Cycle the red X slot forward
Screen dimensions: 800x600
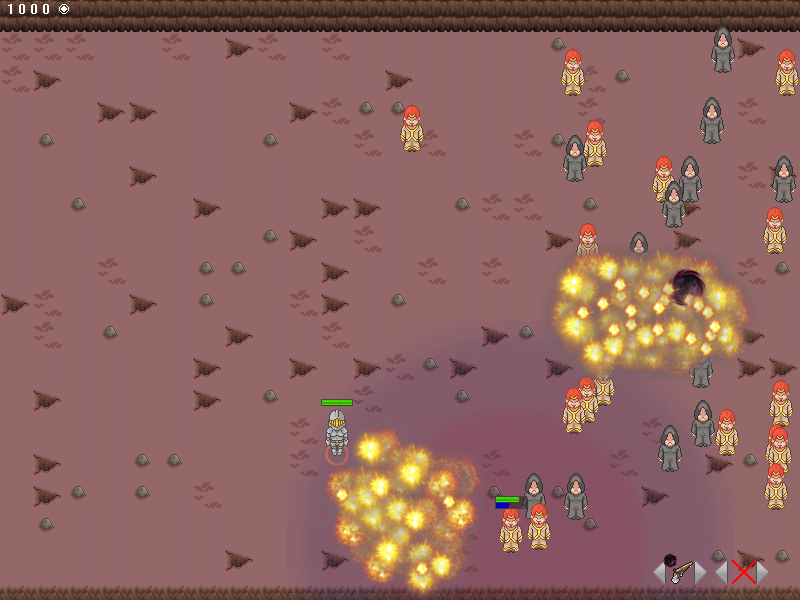[x=763, y=572]
